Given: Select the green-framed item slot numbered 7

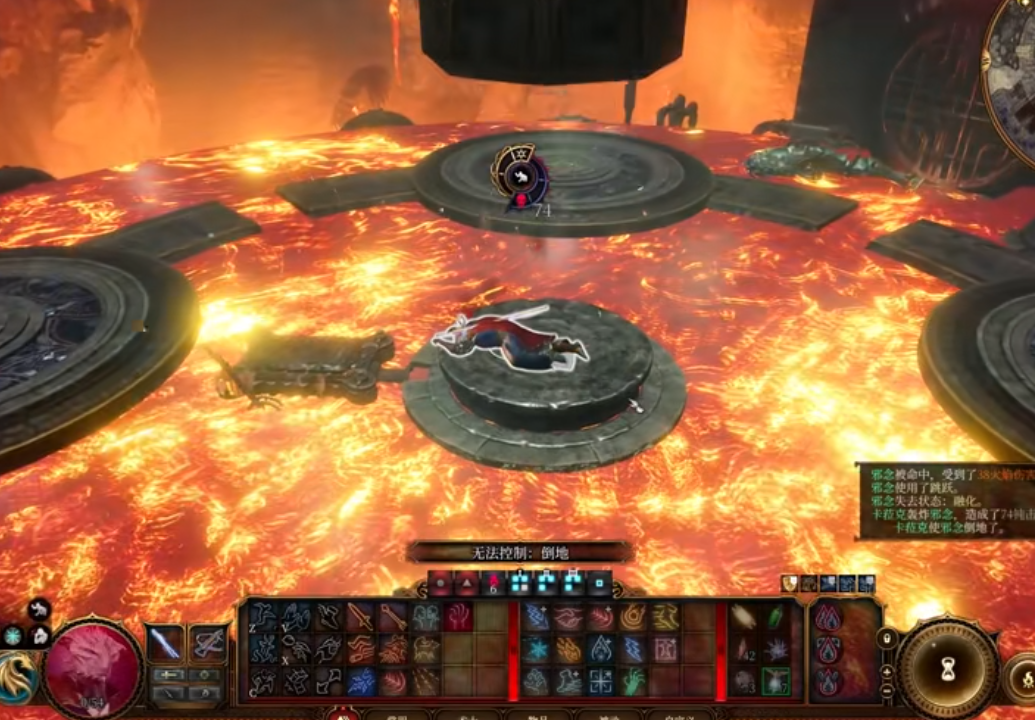Looking at the screenshot, I should point(775,682).
